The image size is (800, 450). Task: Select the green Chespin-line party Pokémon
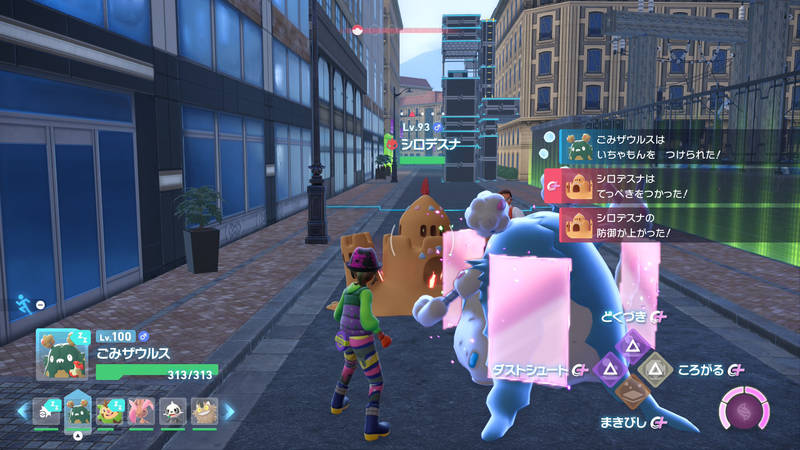(110, 411)
